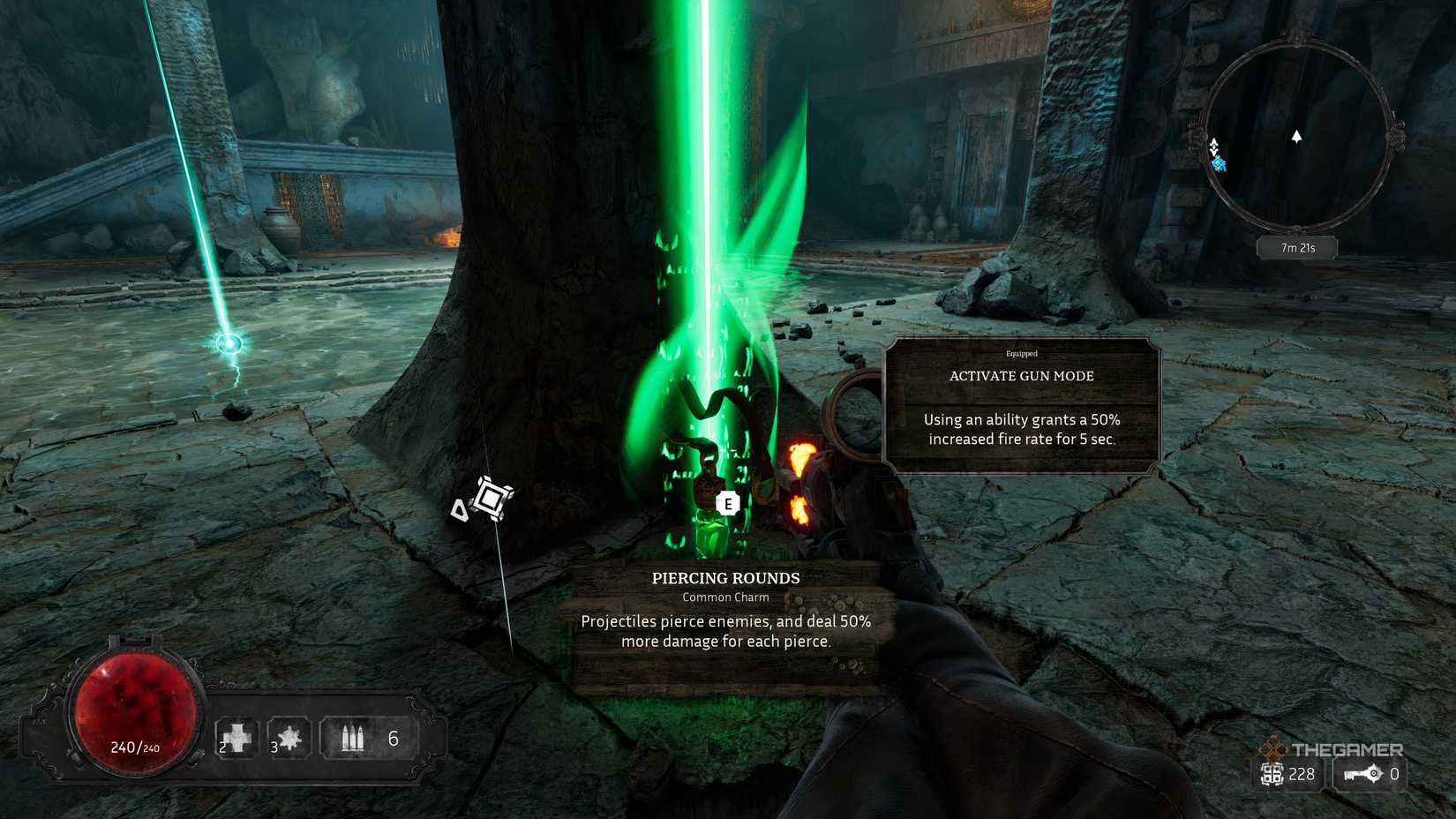Screen dimensions: 1456x819
Task: Select the healing cross consumable icon
Action: [236, 735]
